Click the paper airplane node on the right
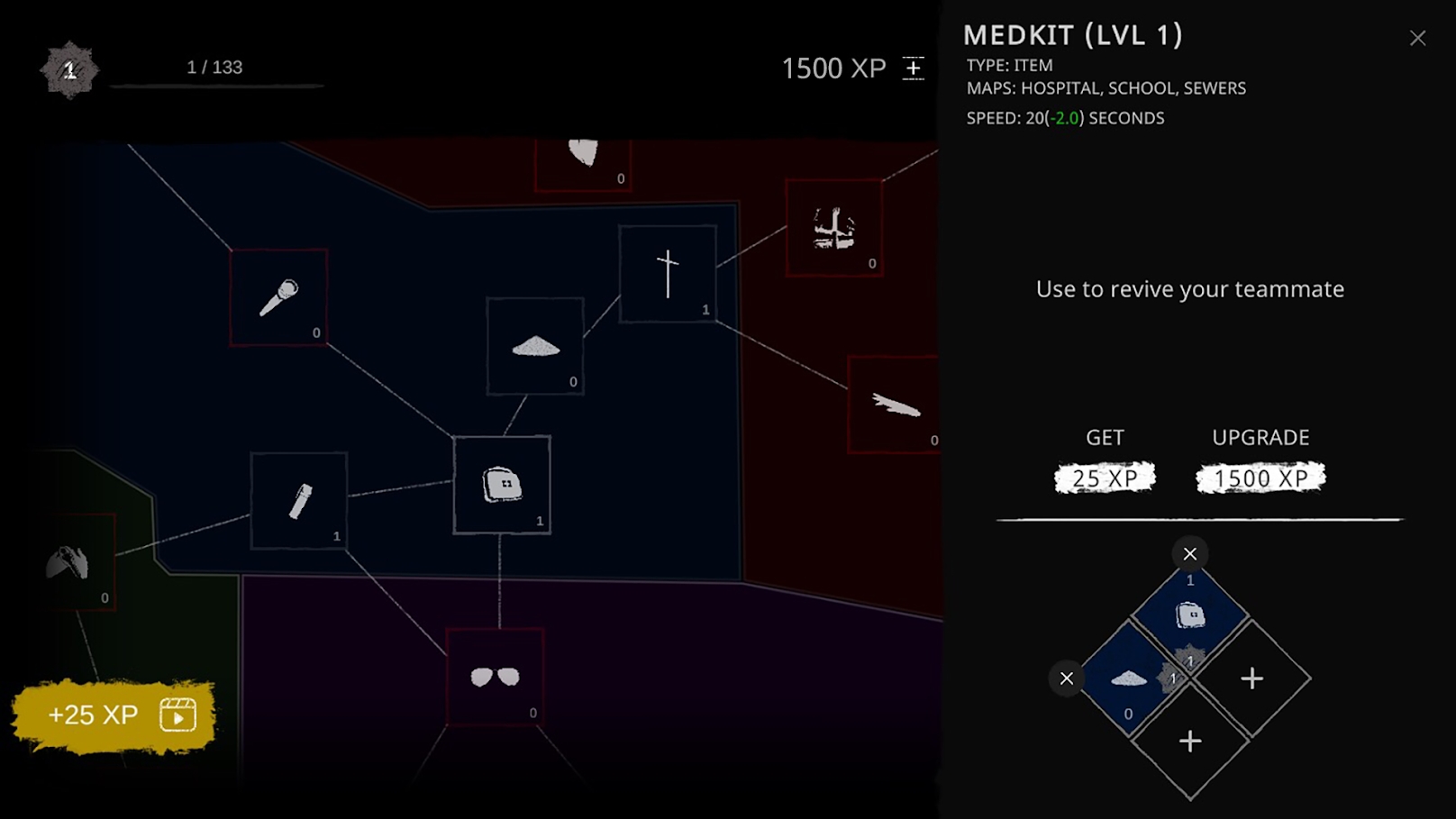The width and height of the screenshot is (1456, 819). (x=896, y=405)
